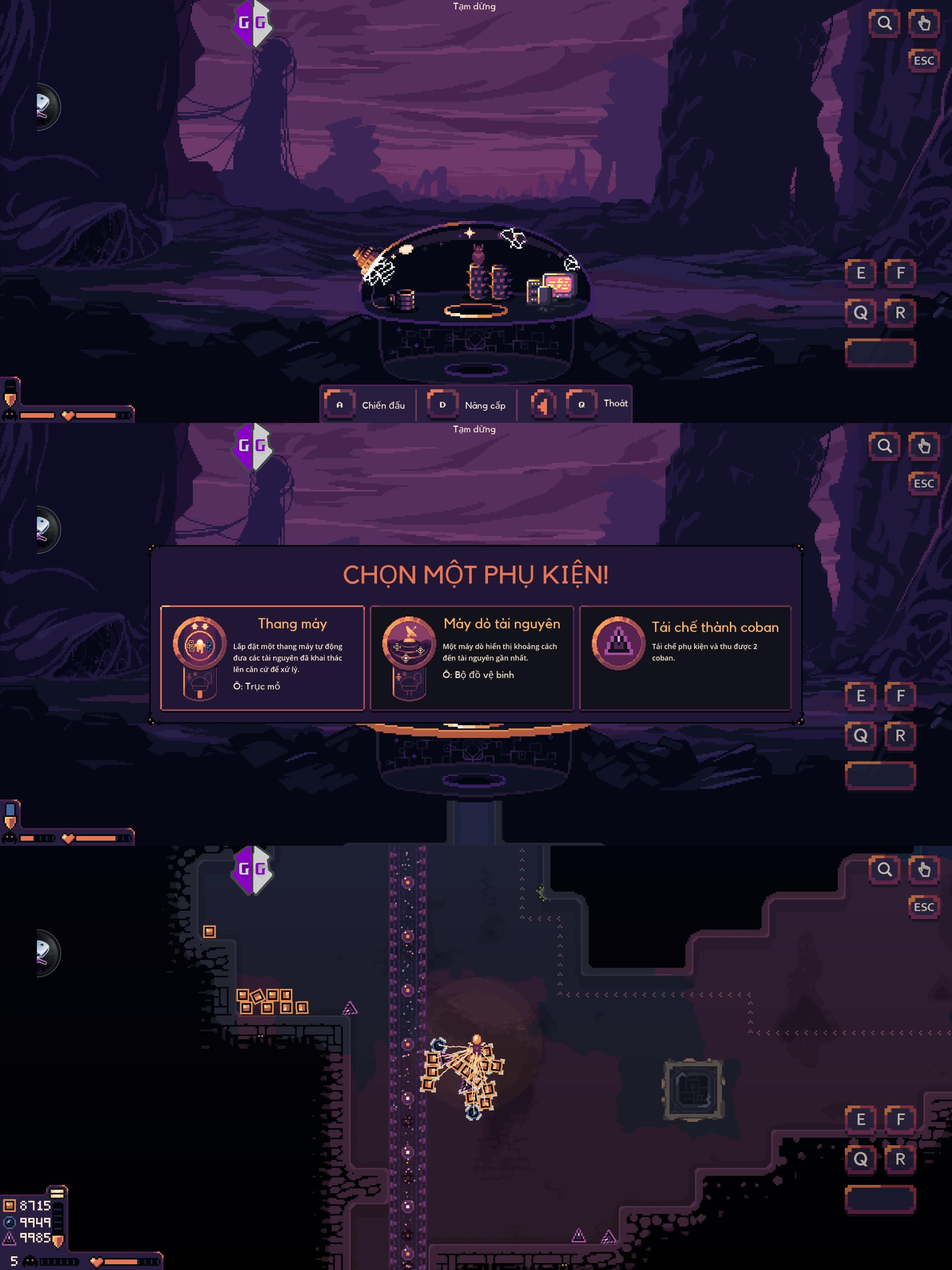Pick the Tái chế thành coban option
Image resolution: width=952 pixels, height=1270 pixels.
685,658
